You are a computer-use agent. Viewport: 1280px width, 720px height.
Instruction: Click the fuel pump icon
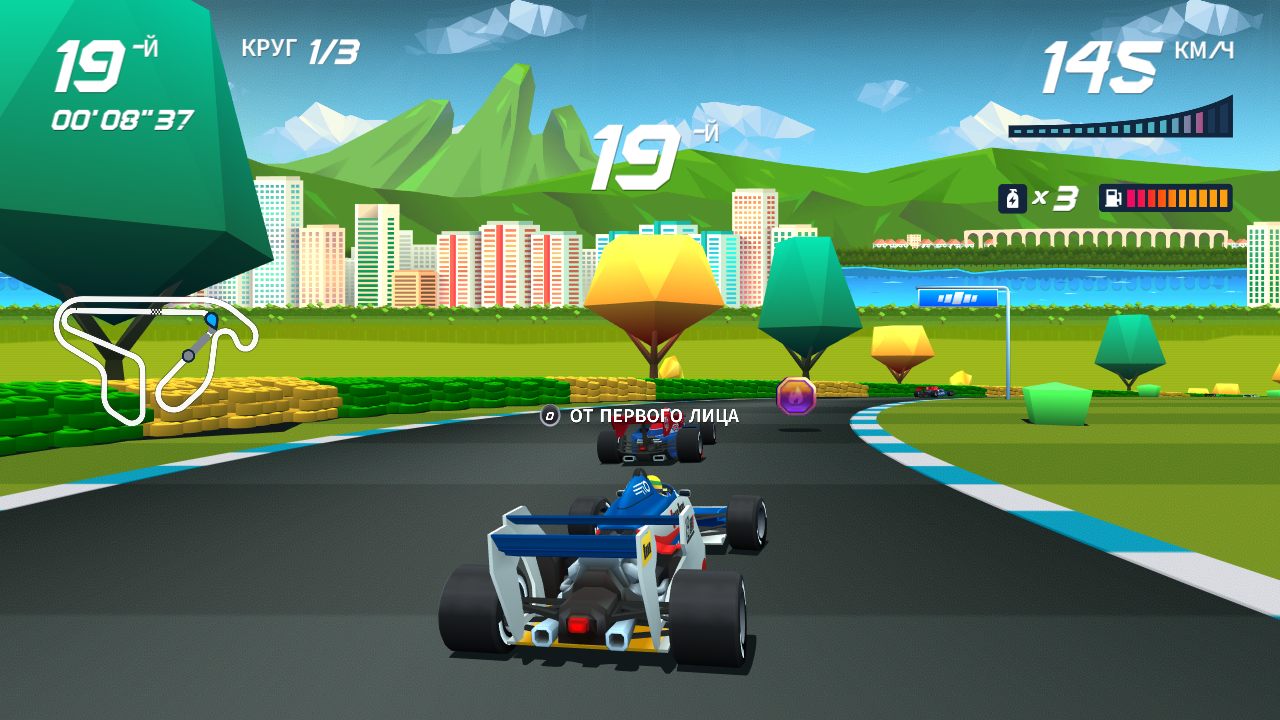[1112, 197]
